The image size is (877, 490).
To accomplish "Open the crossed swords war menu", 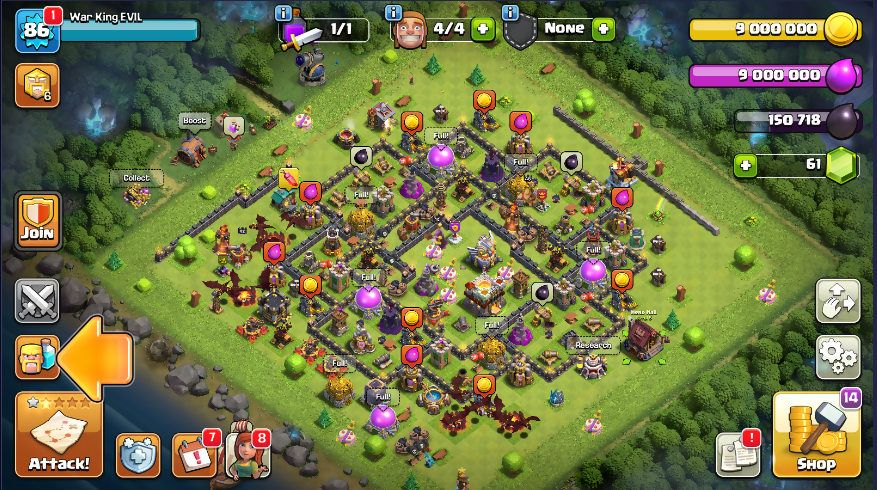I will pyautogui.click(x=37, y=300).
